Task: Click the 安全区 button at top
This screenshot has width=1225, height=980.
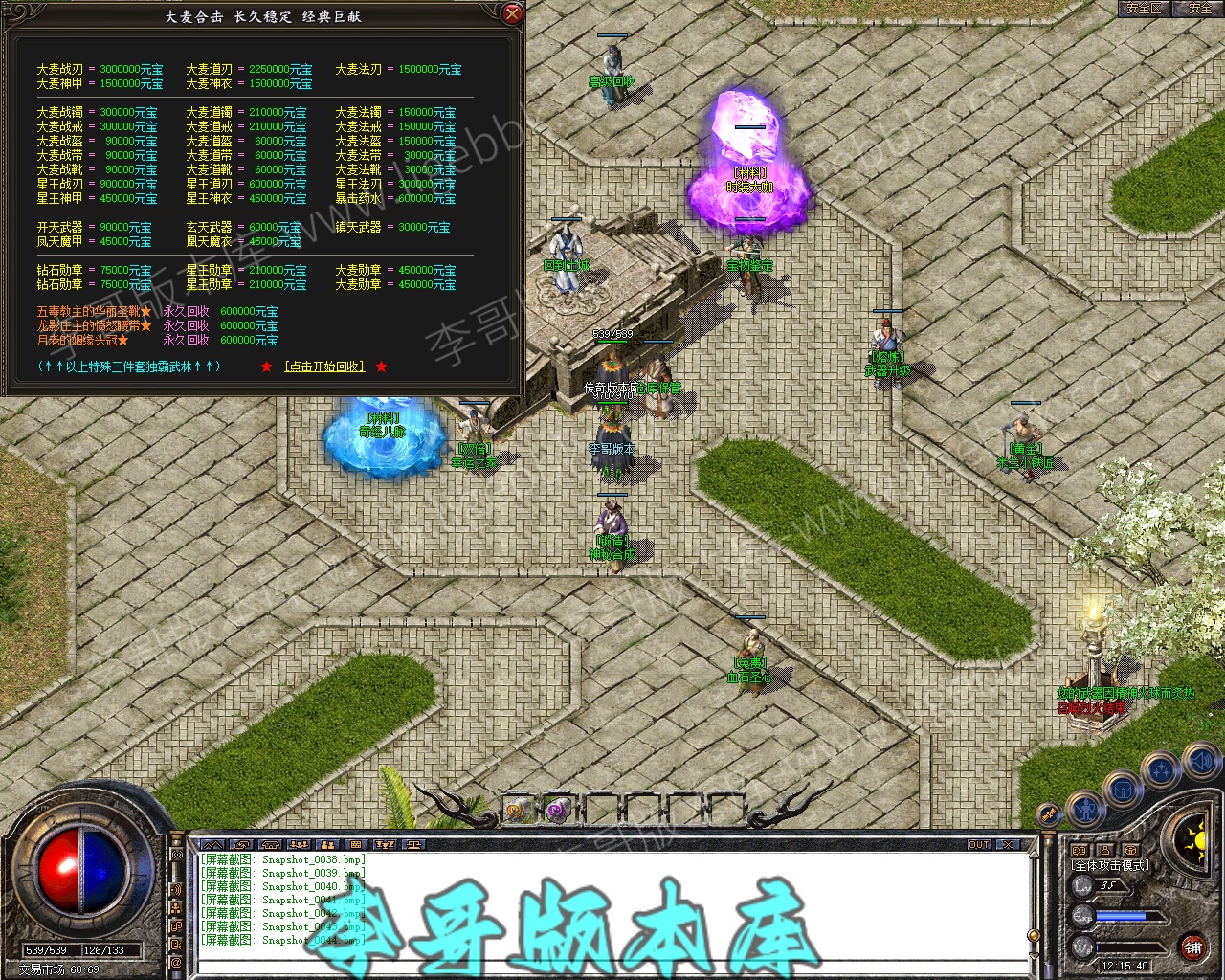Action: [1144, 8]
